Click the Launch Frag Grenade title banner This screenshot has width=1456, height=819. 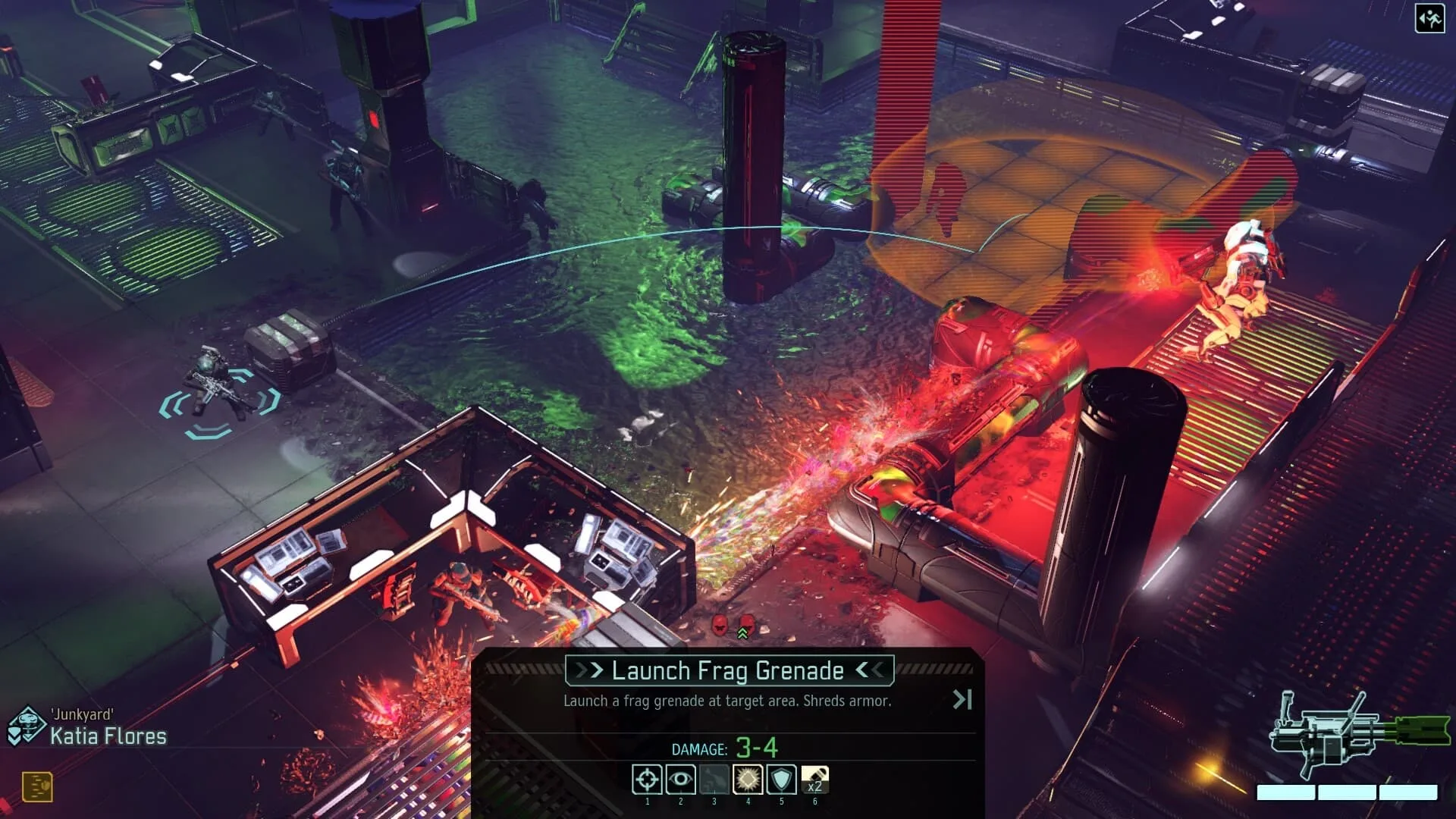pos(727,670)
